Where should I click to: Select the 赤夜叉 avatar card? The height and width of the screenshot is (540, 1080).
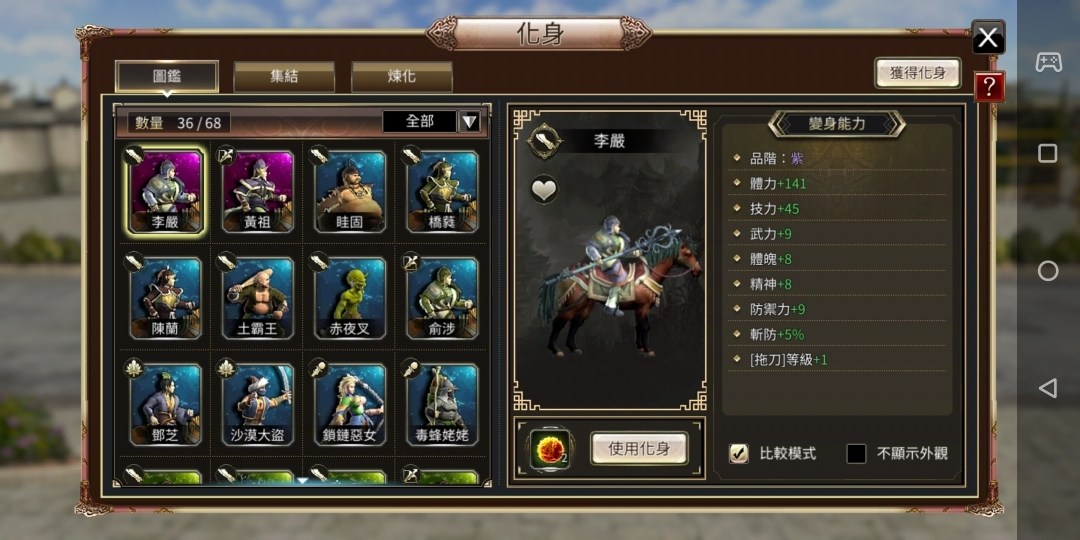point(350,297)
